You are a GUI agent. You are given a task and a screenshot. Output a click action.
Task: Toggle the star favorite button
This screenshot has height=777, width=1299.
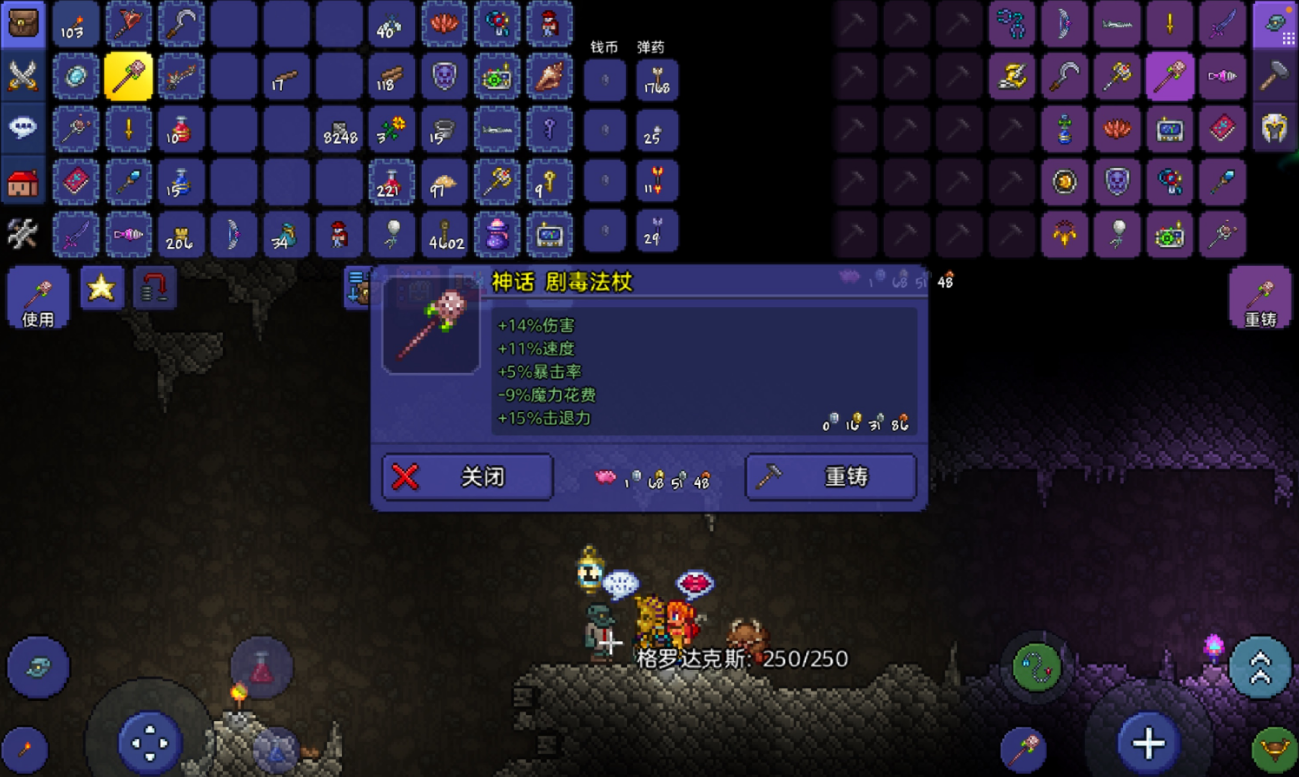102,288
